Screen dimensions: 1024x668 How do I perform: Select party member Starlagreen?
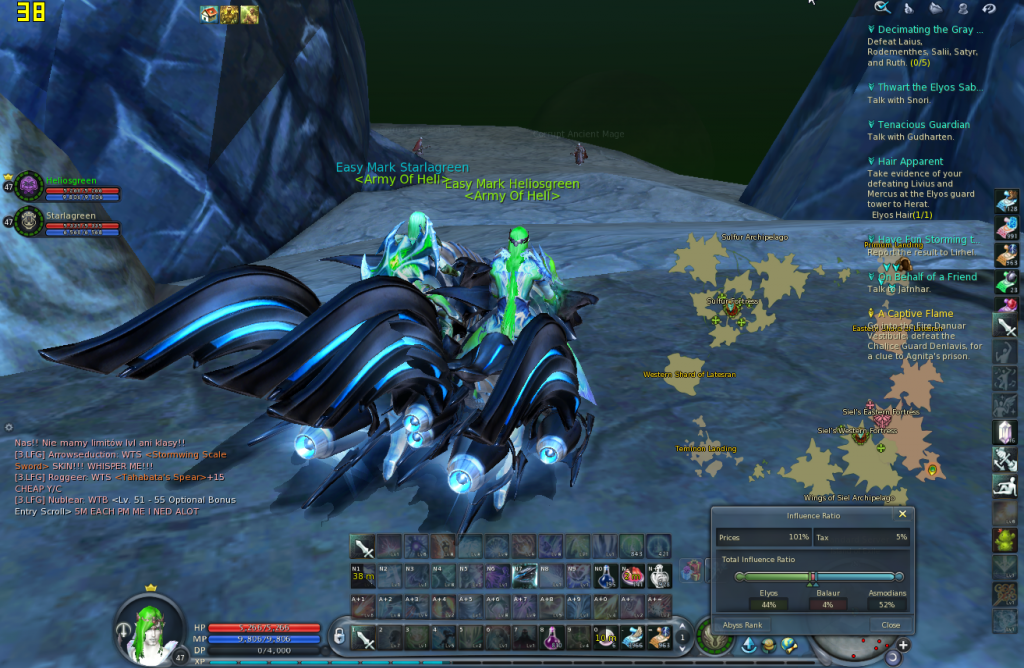[70, 216]
